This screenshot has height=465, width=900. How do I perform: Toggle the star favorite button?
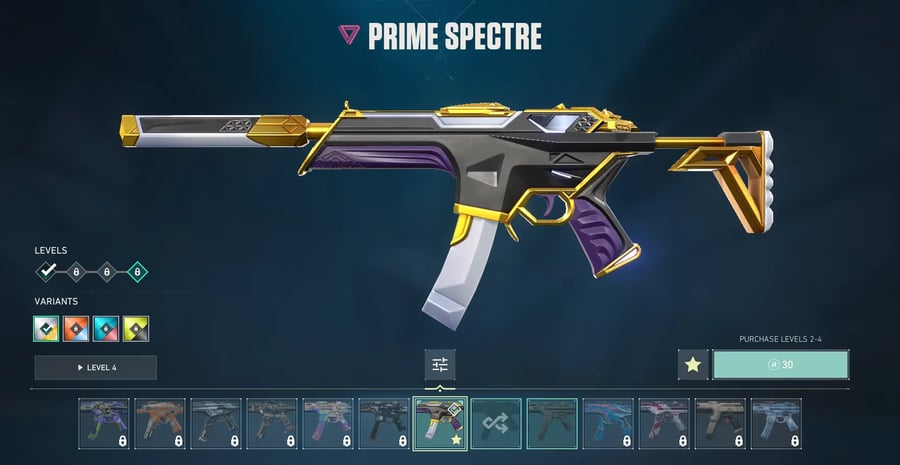pos(692,365)
